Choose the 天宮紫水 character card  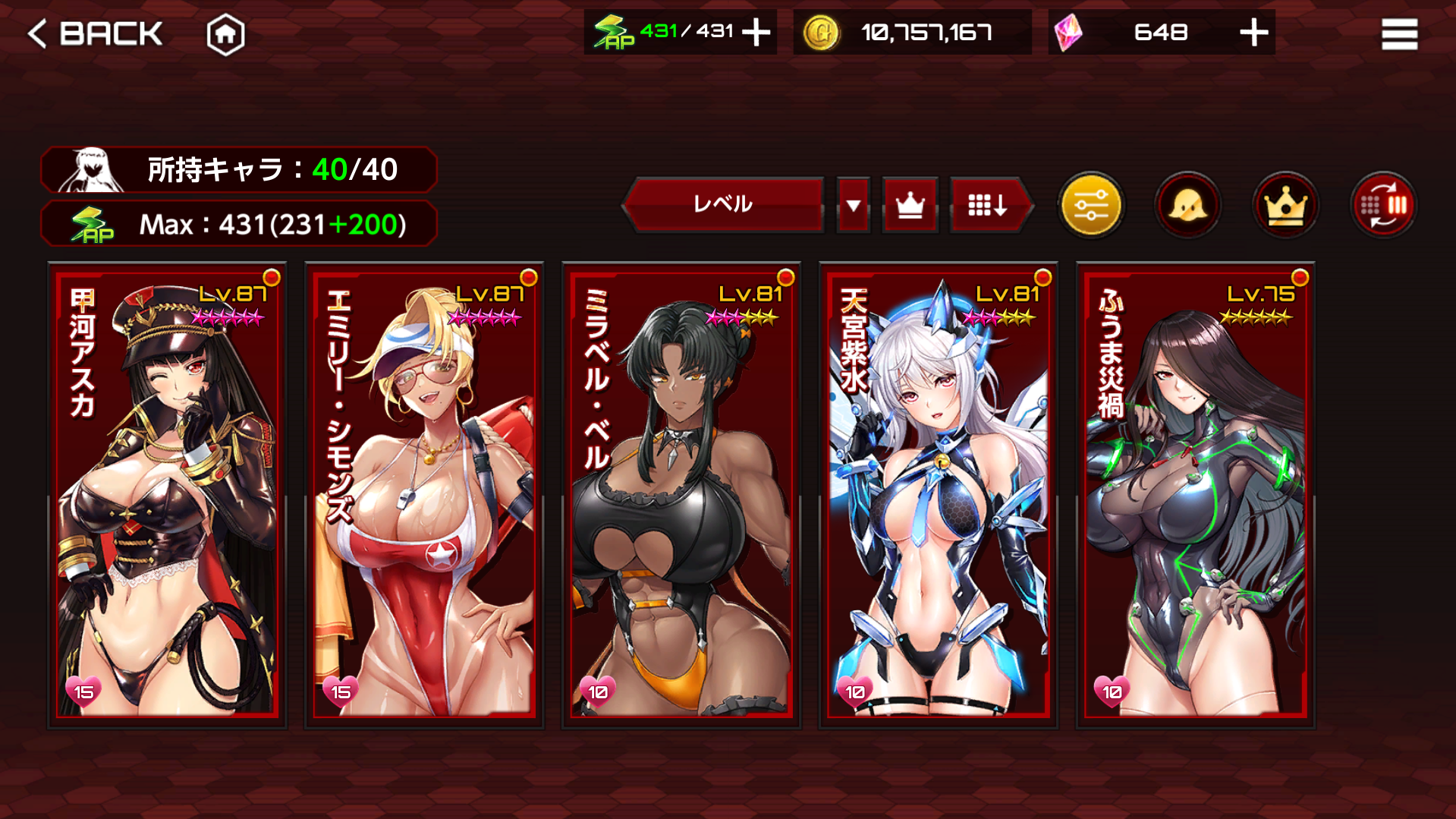pos(939,495)
